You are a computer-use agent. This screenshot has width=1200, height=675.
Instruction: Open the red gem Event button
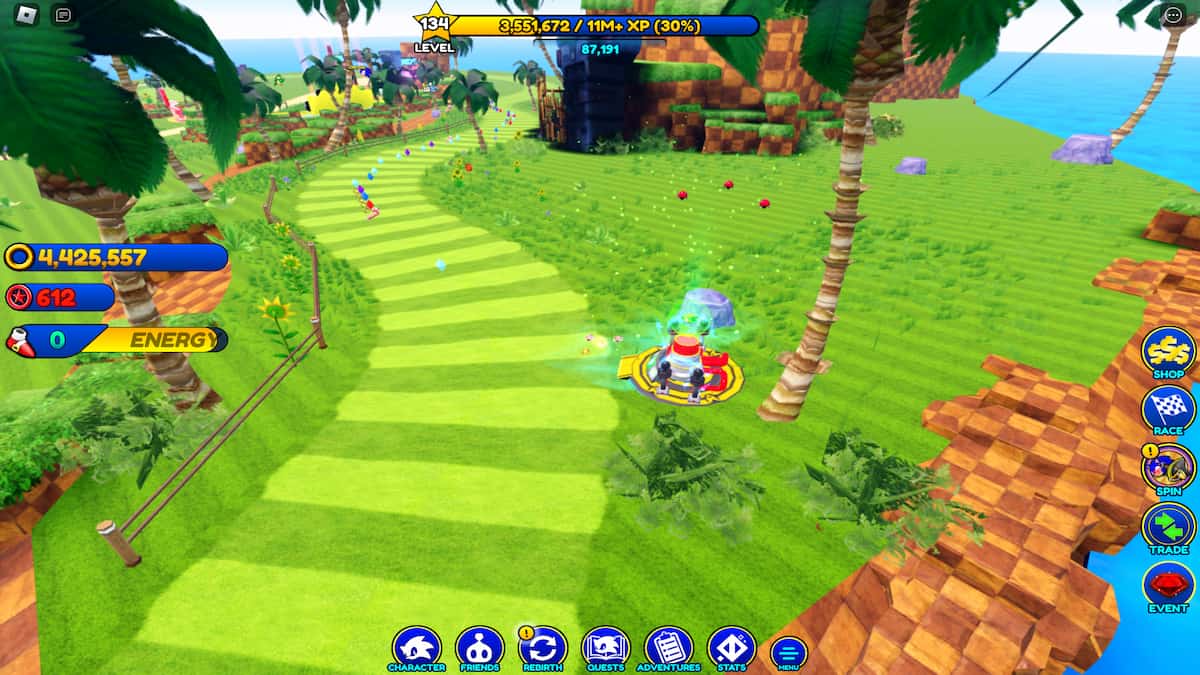click(1168, 586)
